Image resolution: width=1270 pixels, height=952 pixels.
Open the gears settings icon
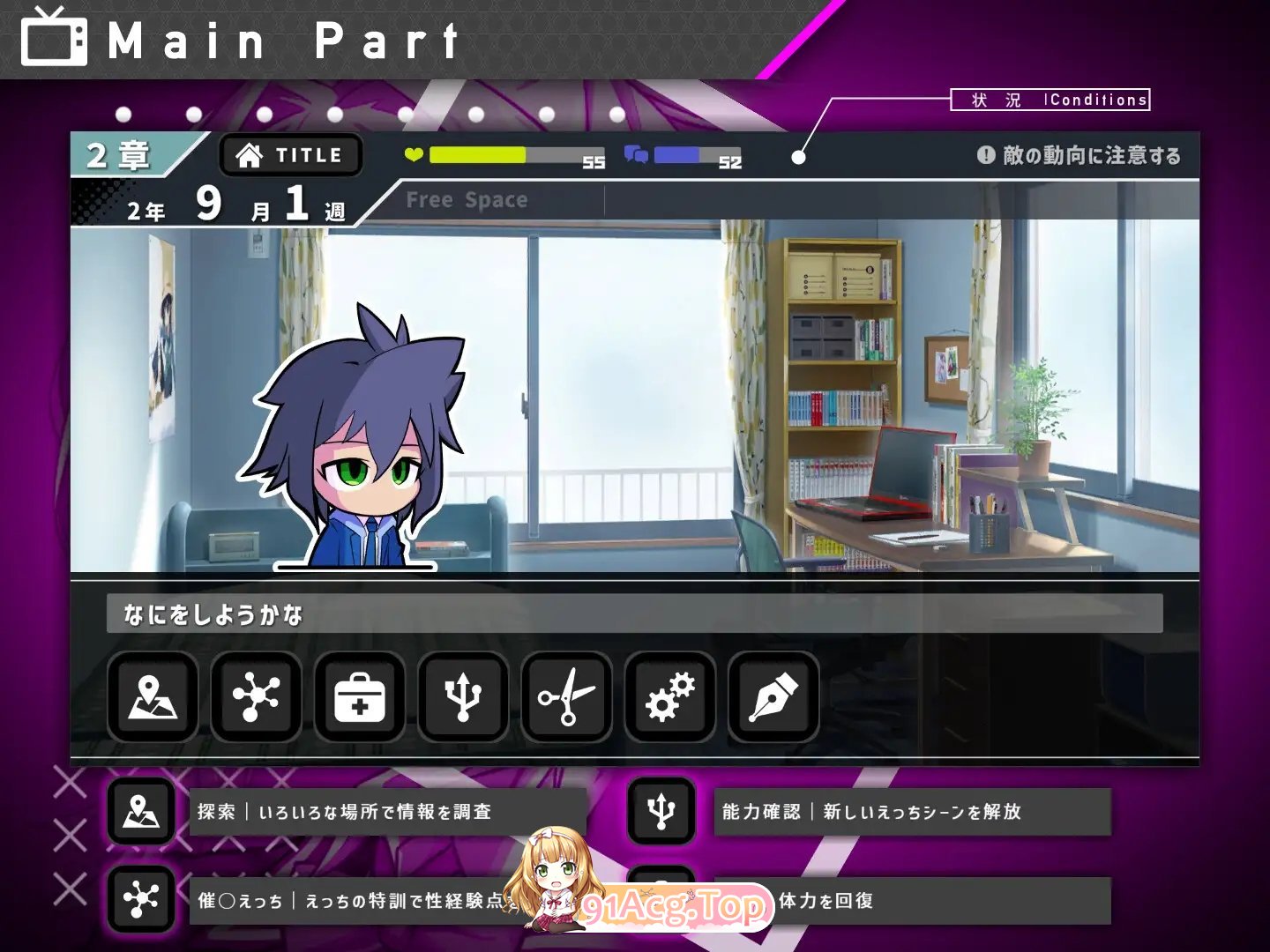click(x=669, y=697)
